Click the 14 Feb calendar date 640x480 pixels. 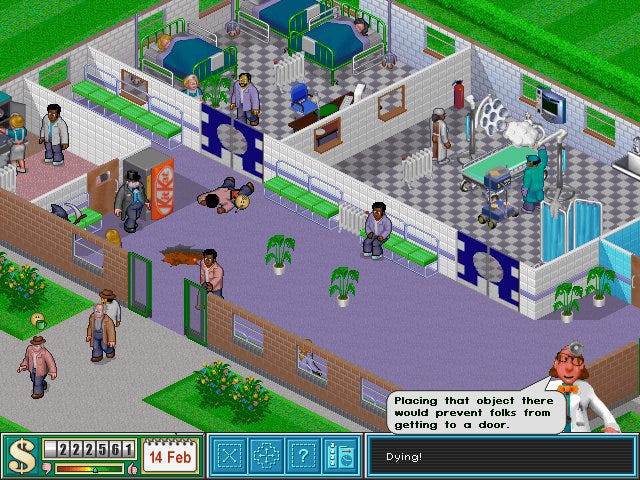(x=169, y=456)
